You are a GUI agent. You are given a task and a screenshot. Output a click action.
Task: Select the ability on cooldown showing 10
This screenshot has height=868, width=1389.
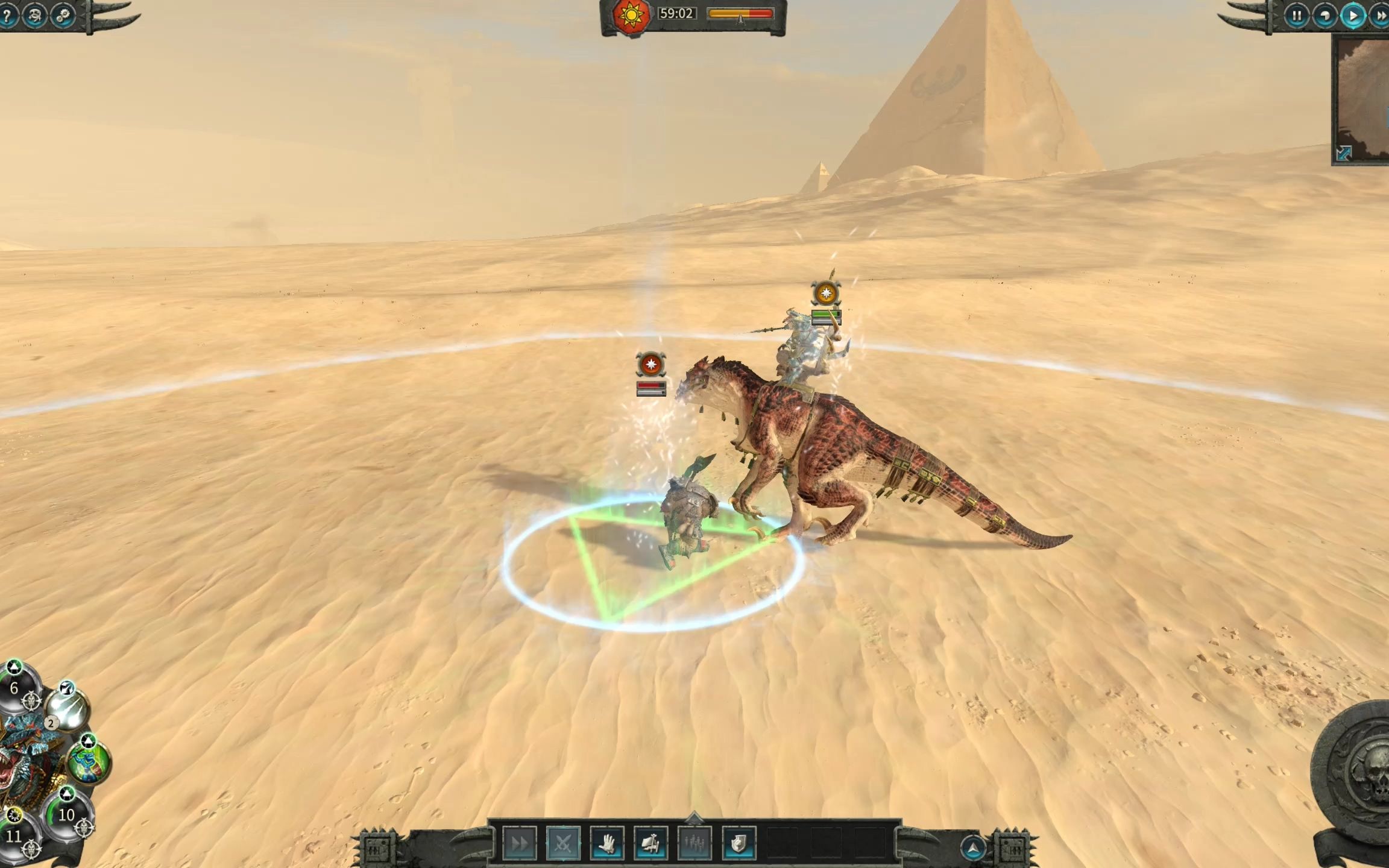68,816
